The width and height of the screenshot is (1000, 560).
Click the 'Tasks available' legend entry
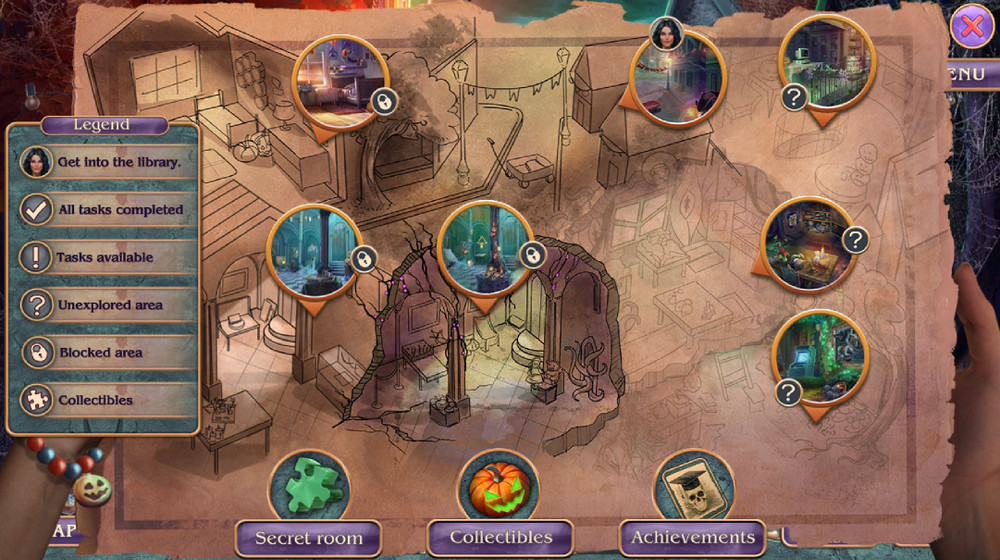coord(103,257)
